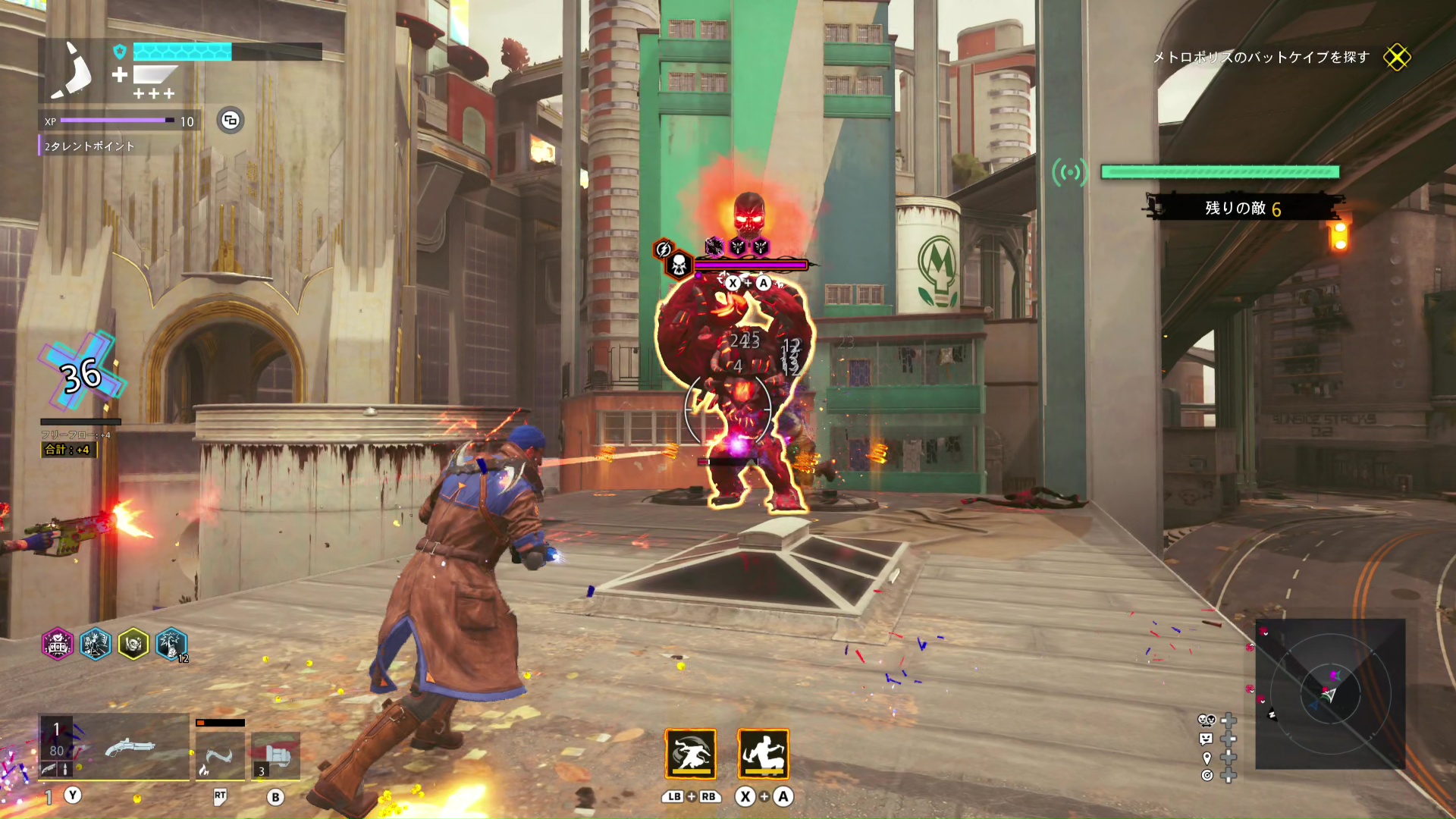Select the grenade slot showing 3

275,755
